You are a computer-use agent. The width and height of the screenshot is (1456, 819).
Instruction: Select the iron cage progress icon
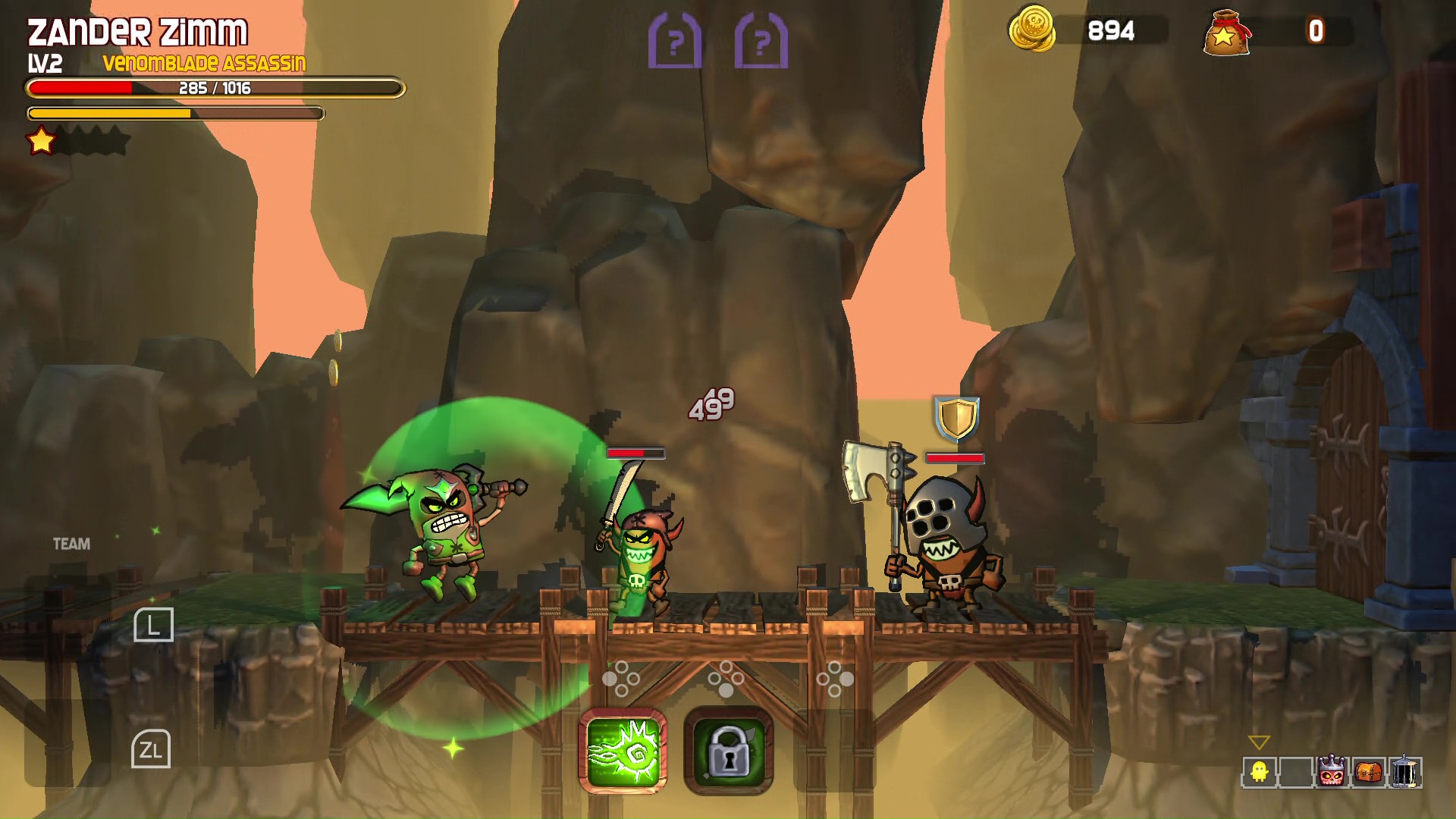pyautogui.click(x=1404, y=772)
